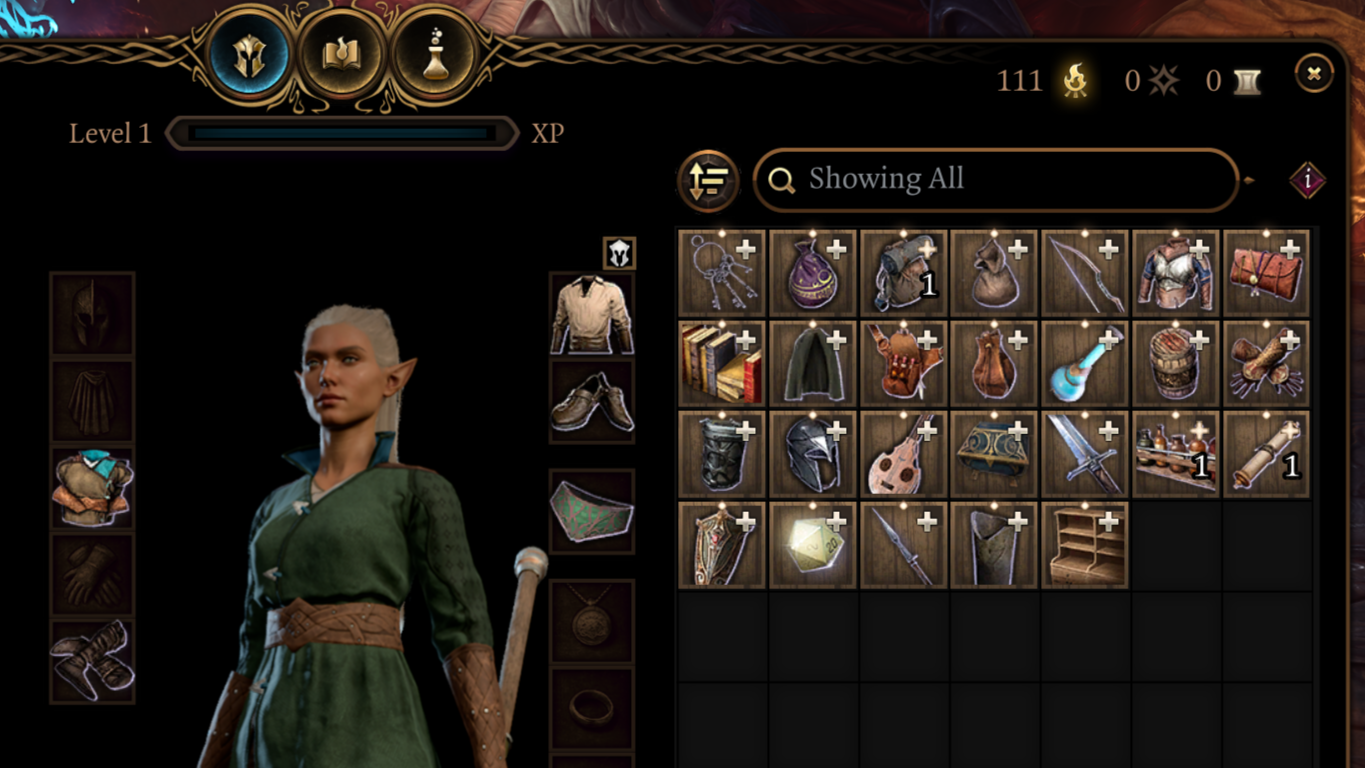Open the inventory sort options
This screenshot has height=768, width=1365.
pos(708,181)
